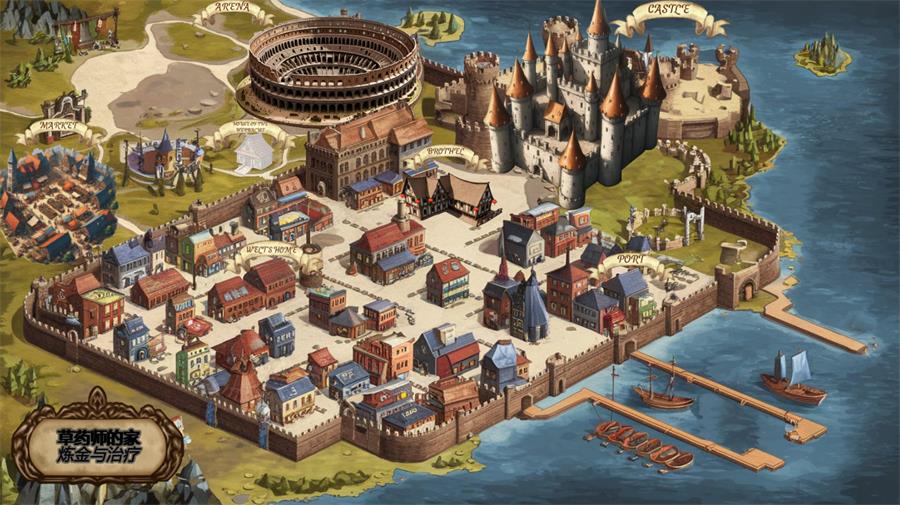This screenshot has height=505, width=900.
Task: Click the banner above the white house
Action: pos(256,128)
